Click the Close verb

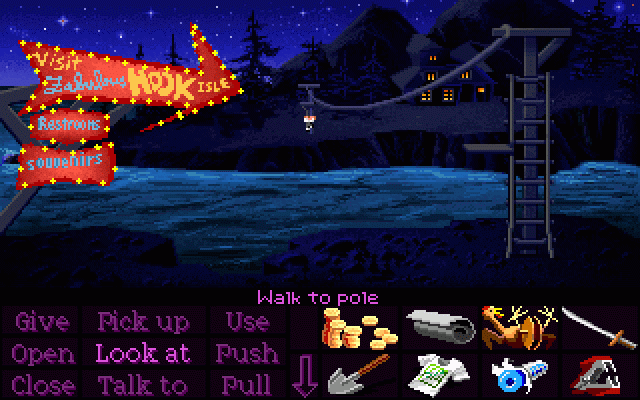pyautogui.click(x=43, y=384)
